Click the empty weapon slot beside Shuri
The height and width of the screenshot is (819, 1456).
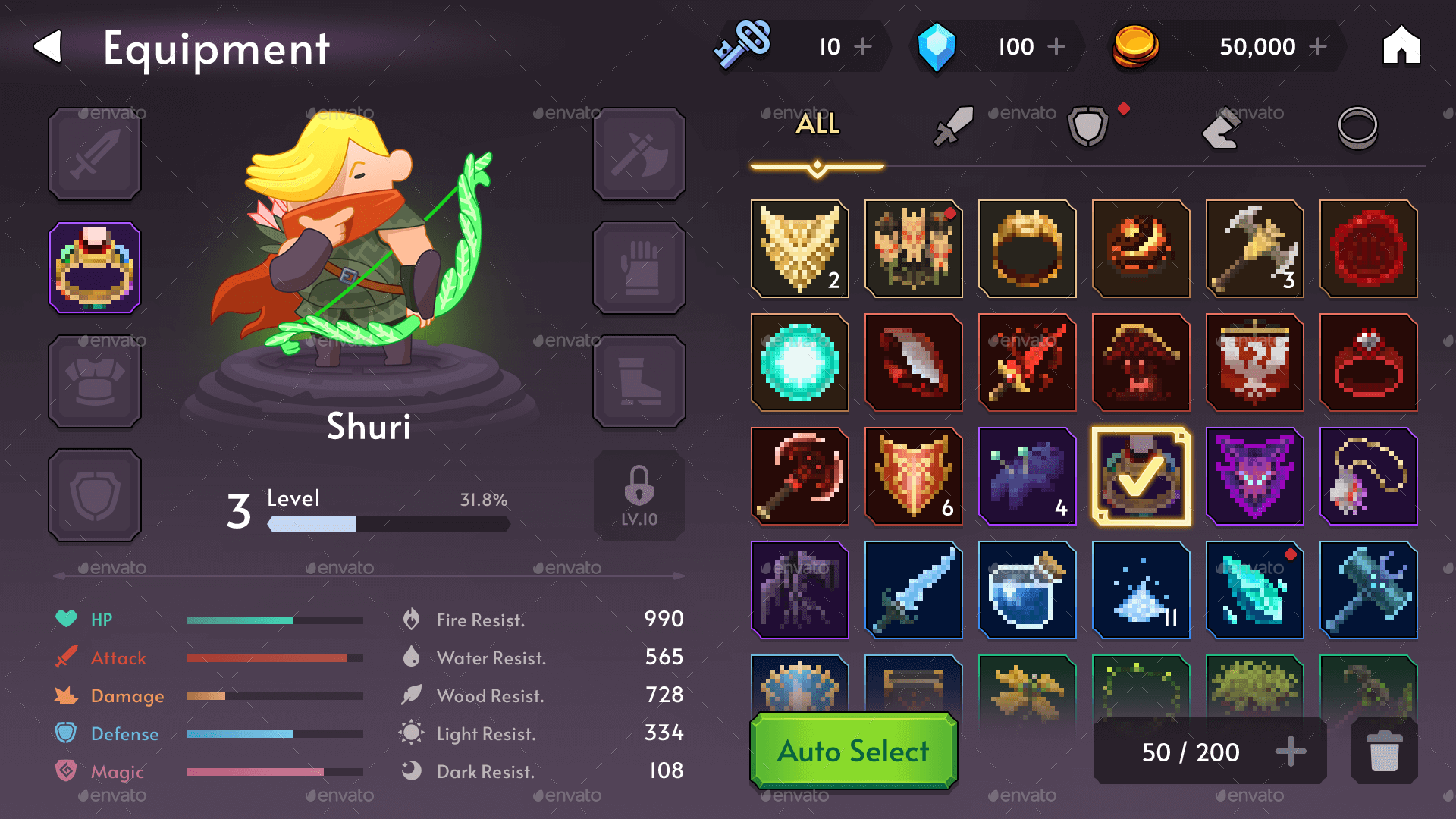(94, 154)
